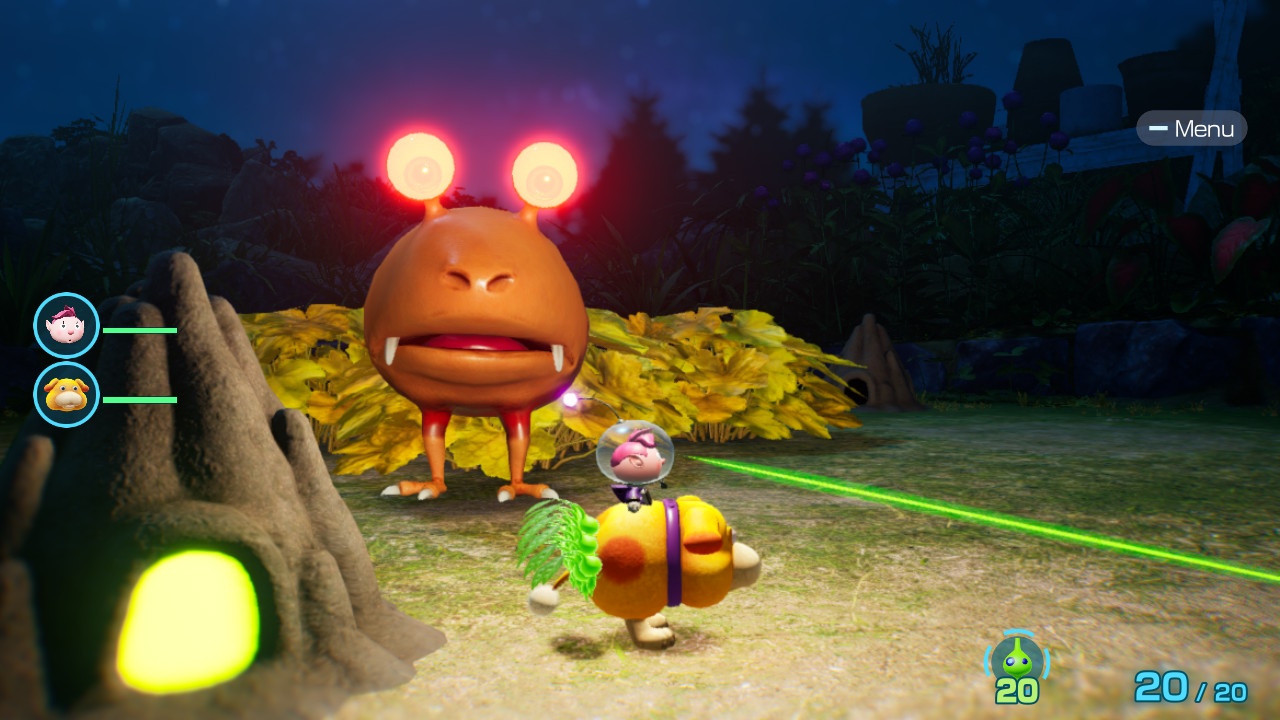Select the pink-haired captain portrait
Viewport: 1280px width, 720px height.
66,326
